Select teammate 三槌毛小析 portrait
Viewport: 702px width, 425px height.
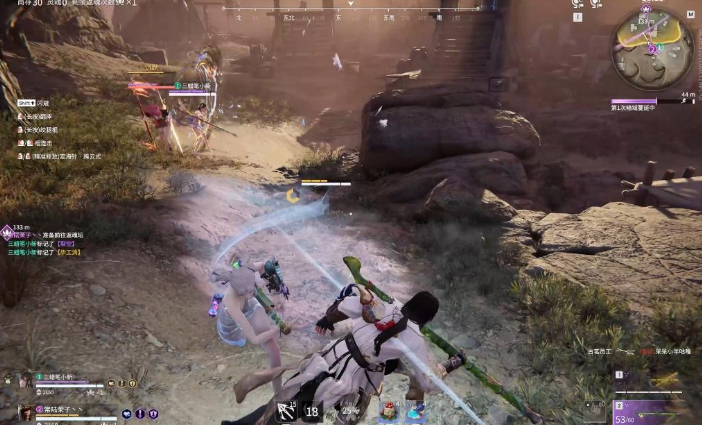(26, 381)
